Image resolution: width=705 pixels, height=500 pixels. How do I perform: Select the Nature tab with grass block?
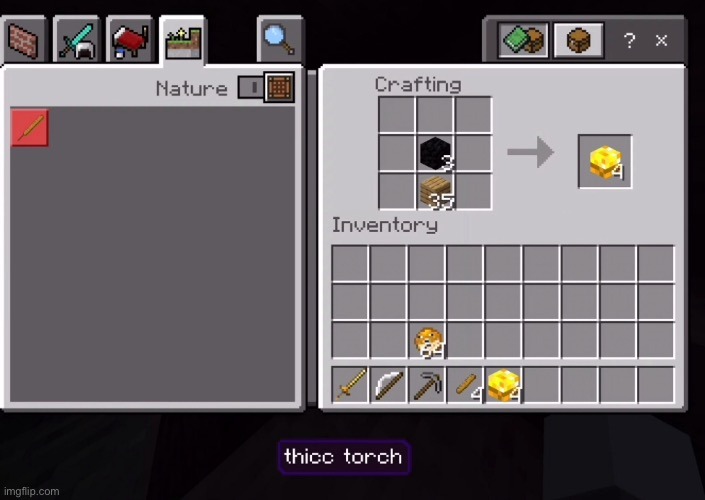[x=184, y=41]
